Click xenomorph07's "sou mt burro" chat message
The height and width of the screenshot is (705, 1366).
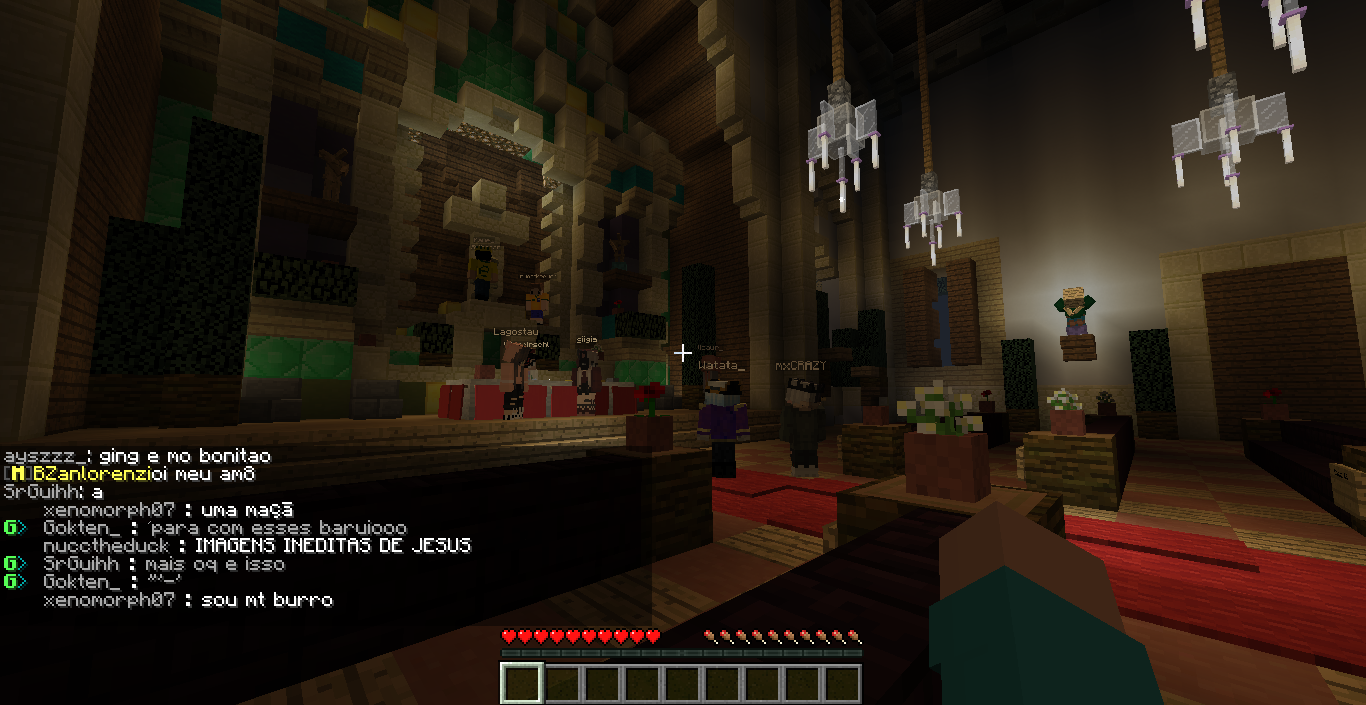coord(267,600)
